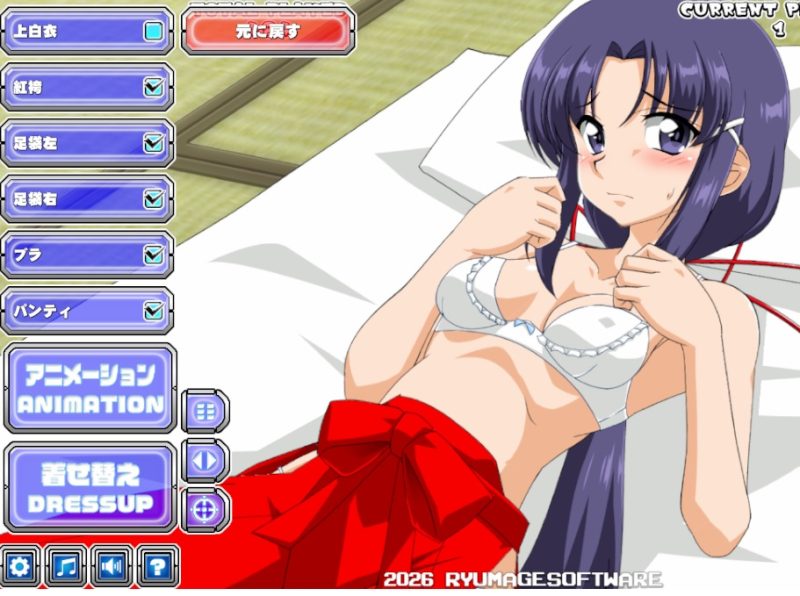Toggle the 足袋右 checkbox

pos(153,200)
